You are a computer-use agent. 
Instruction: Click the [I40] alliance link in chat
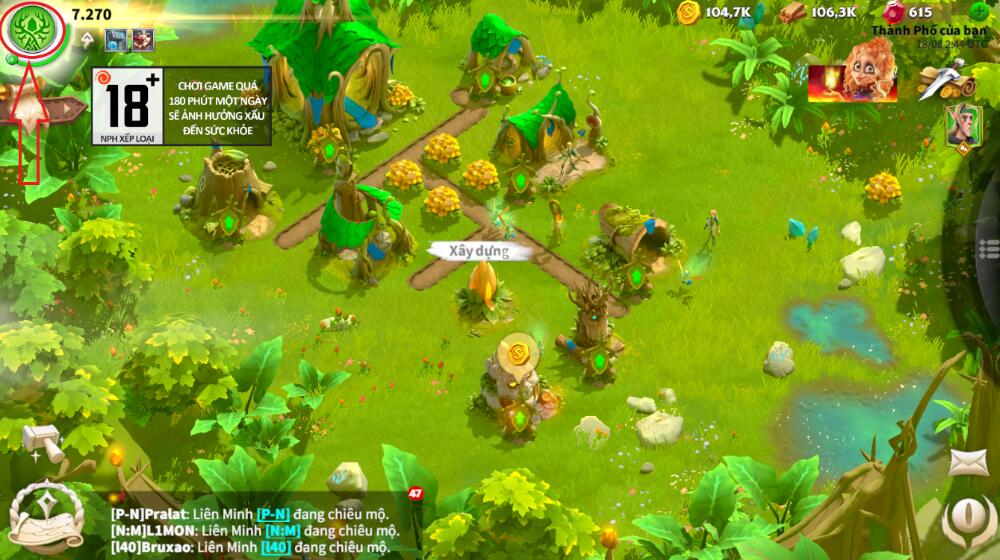point(274,547)
